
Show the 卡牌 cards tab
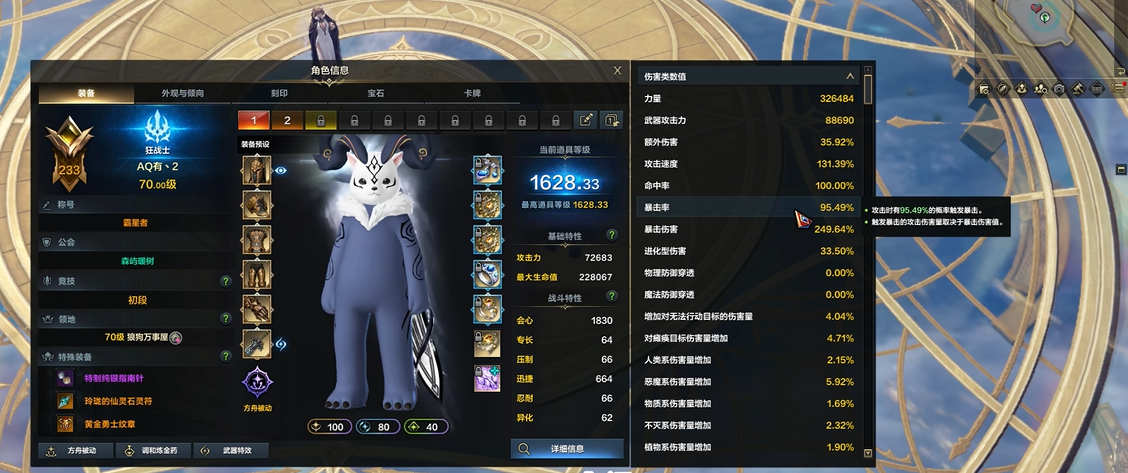pos(471,93)
